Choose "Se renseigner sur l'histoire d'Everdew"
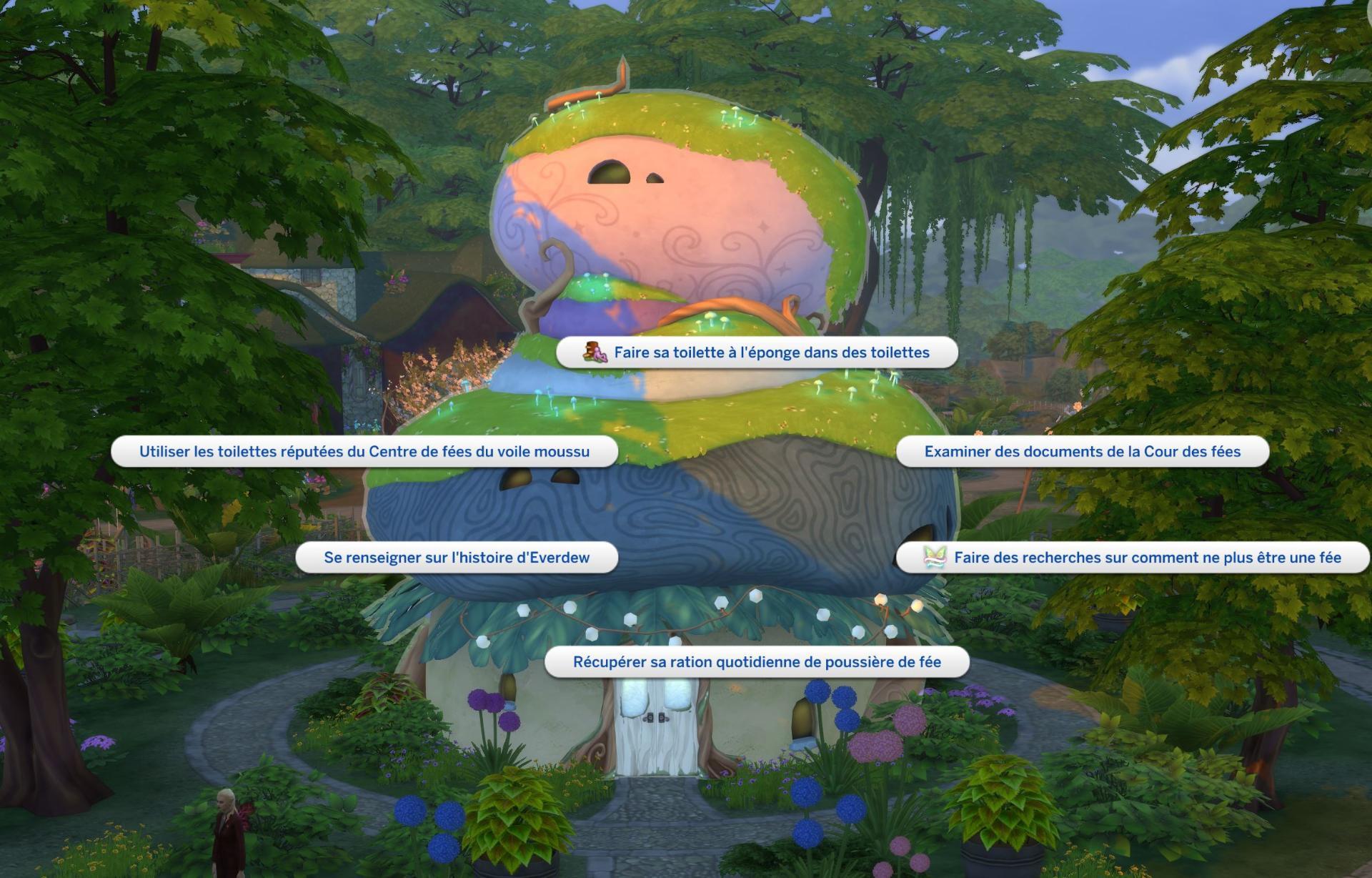 tap(457, 558)
